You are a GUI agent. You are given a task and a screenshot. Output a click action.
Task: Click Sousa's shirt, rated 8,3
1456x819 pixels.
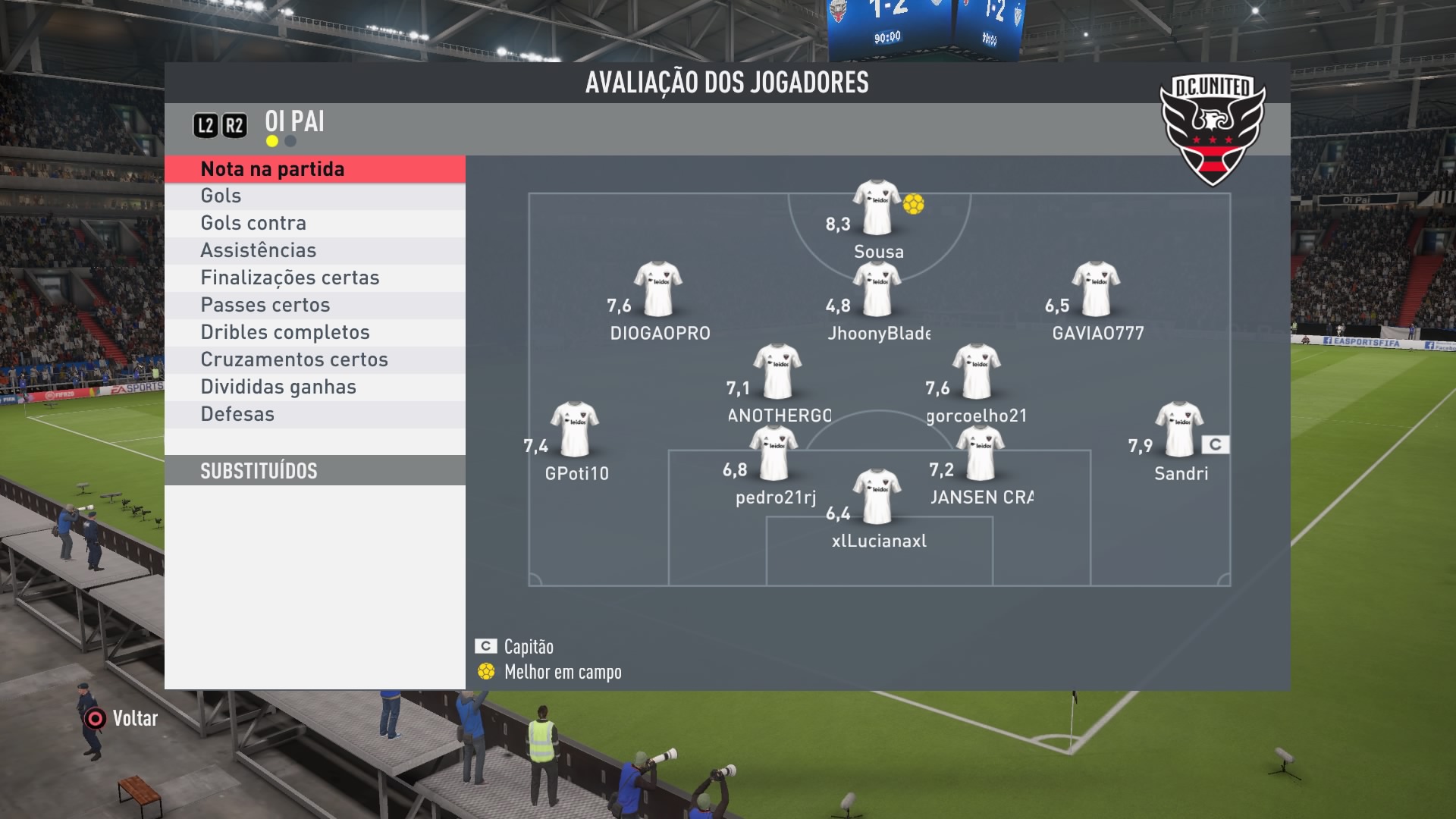tap(877, 207)
